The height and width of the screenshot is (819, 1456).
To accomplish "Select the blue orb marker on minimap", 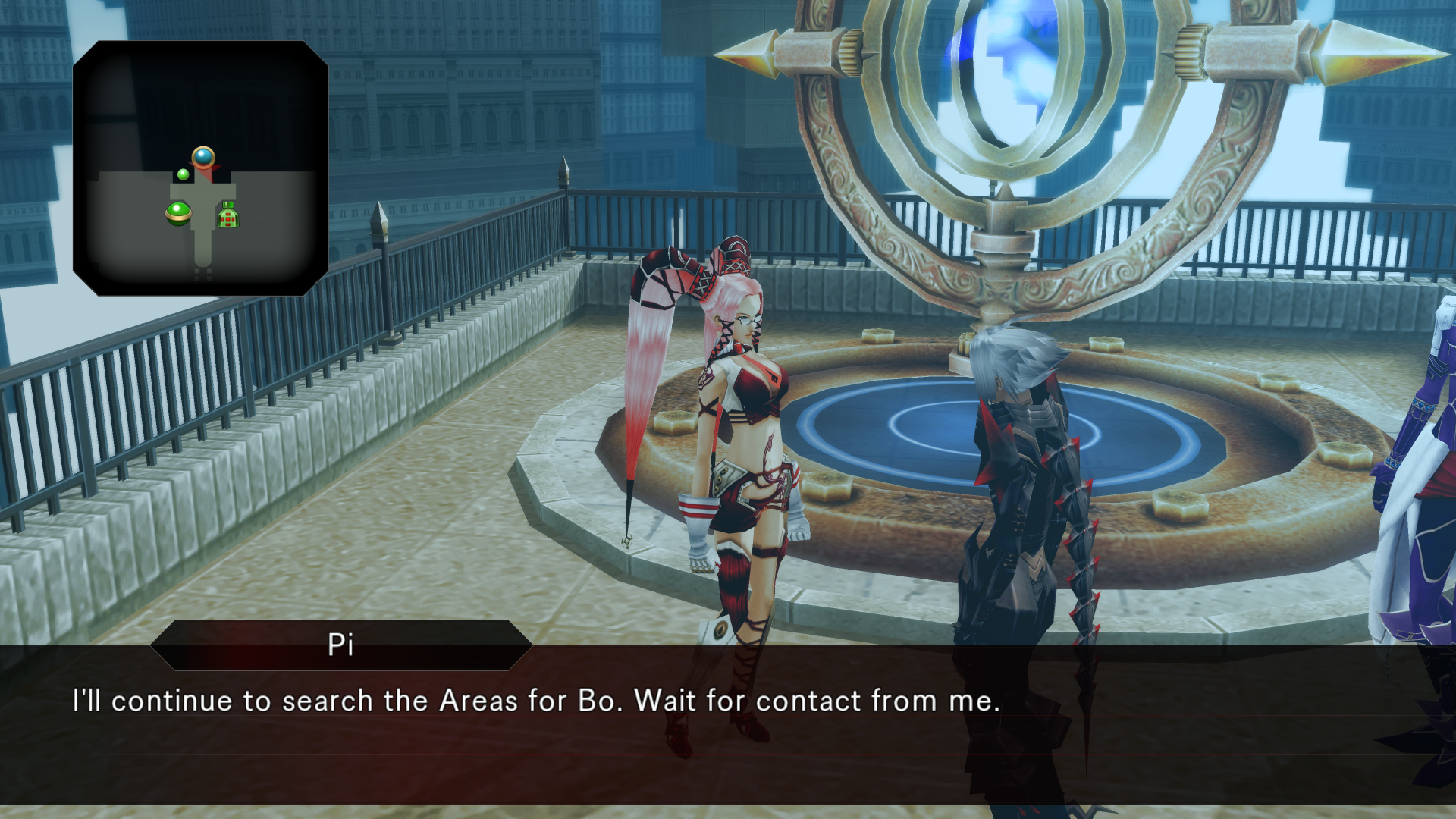I will tap(203, 157).
